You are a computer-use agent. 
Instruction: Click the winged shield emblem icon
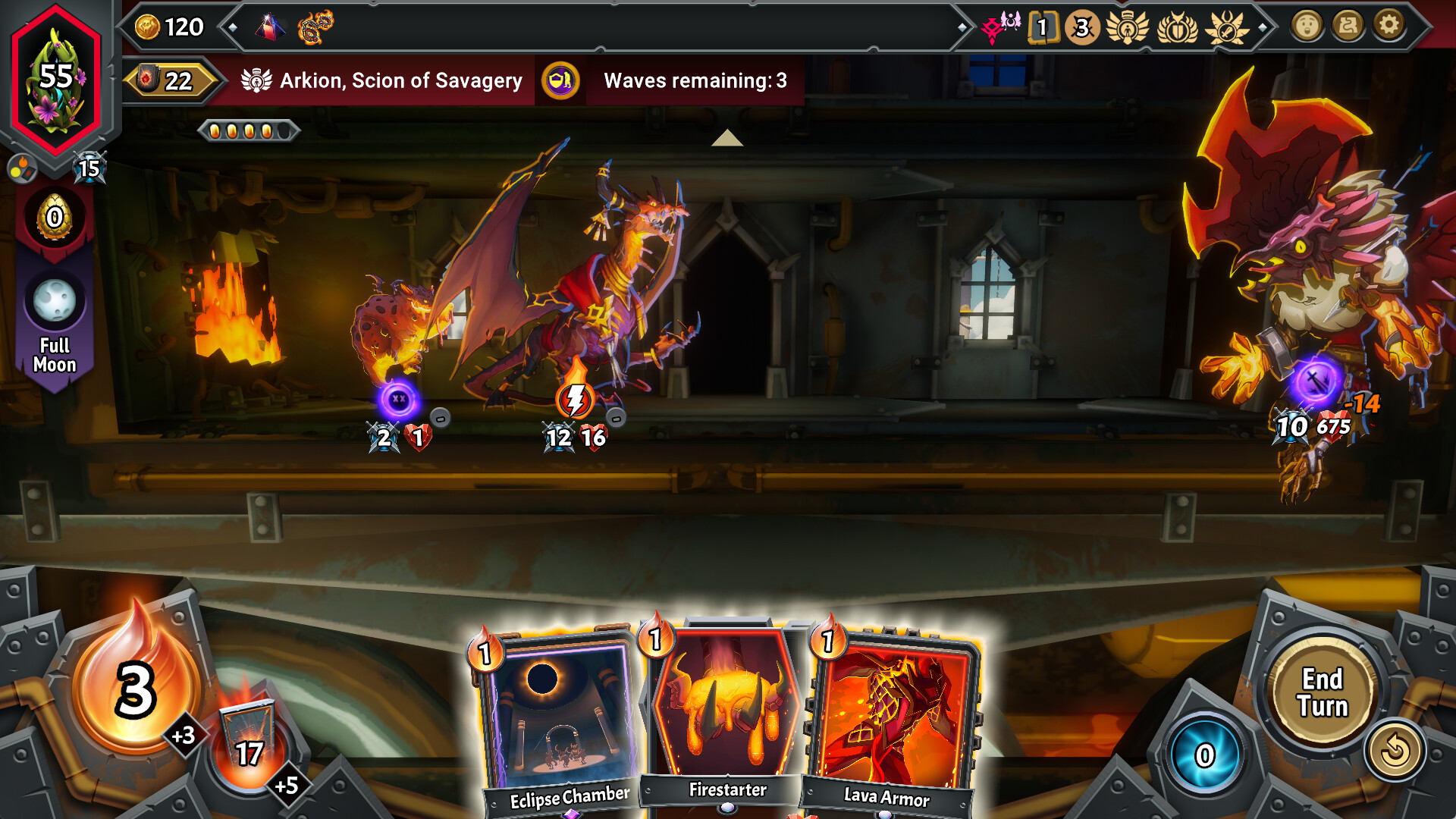coord(1178,29)
